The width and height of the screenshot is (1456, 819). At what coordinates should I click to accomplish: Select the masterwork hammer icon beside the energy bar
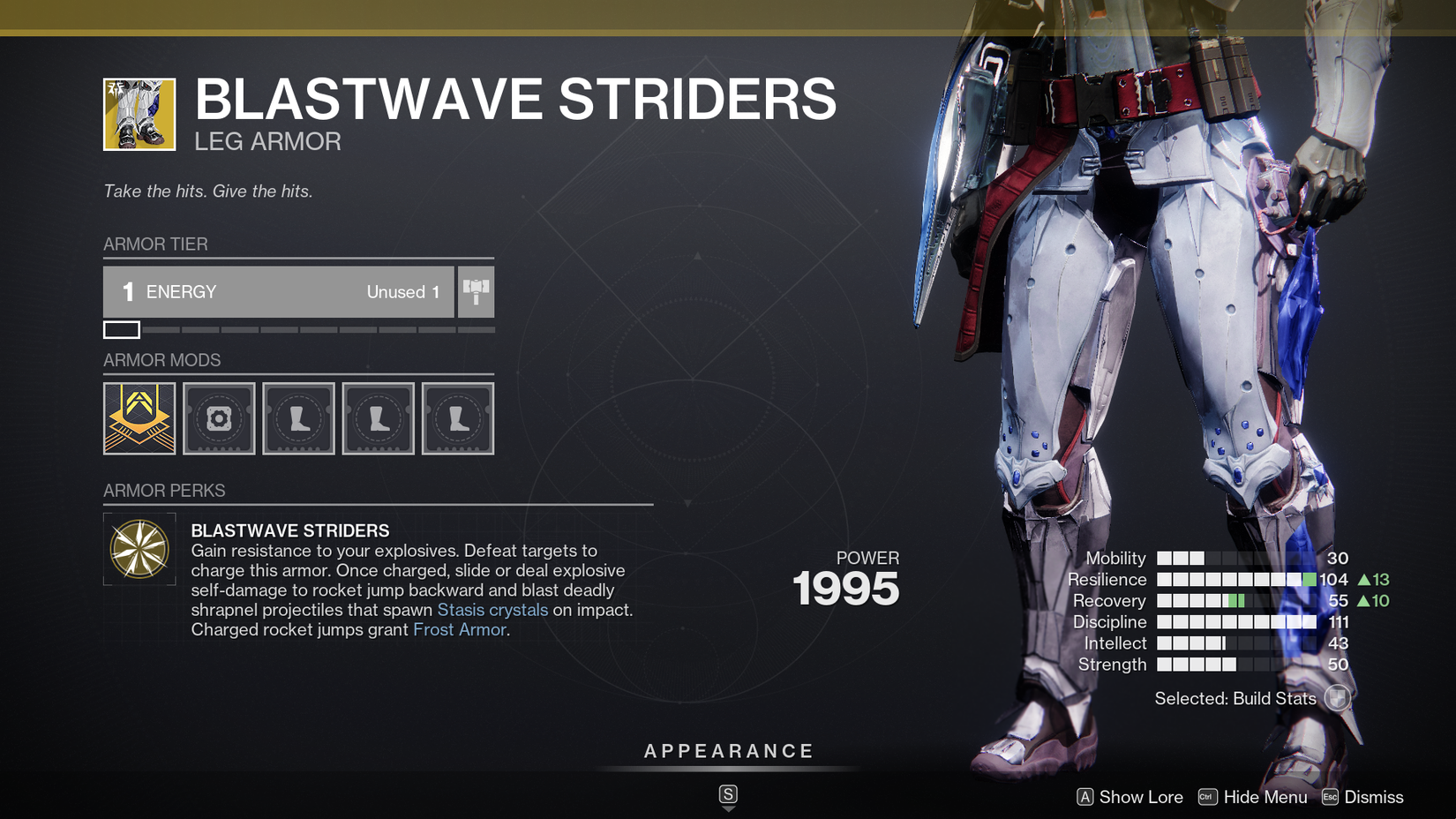[x=476, y=291]
